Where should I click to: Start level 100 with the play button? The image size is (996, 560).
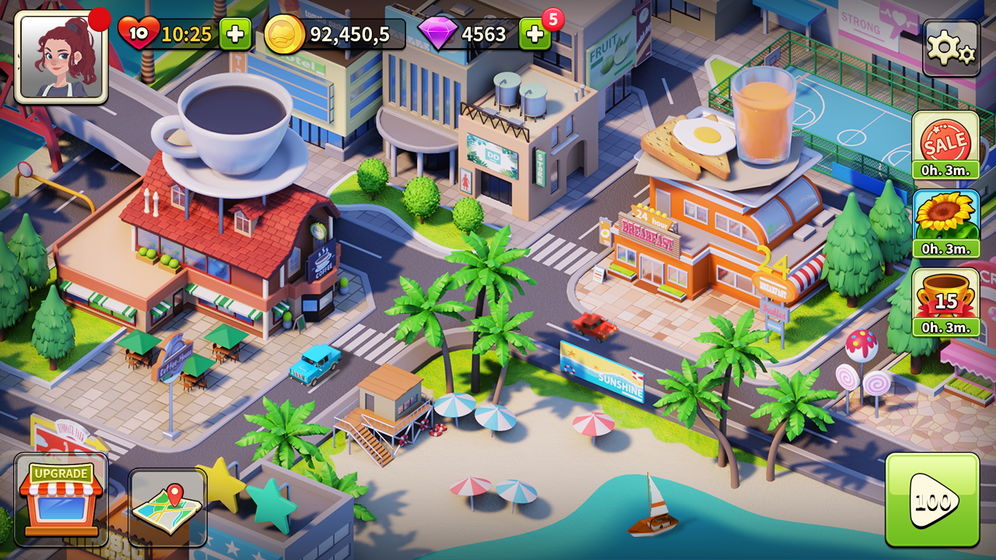pos(932,500)
